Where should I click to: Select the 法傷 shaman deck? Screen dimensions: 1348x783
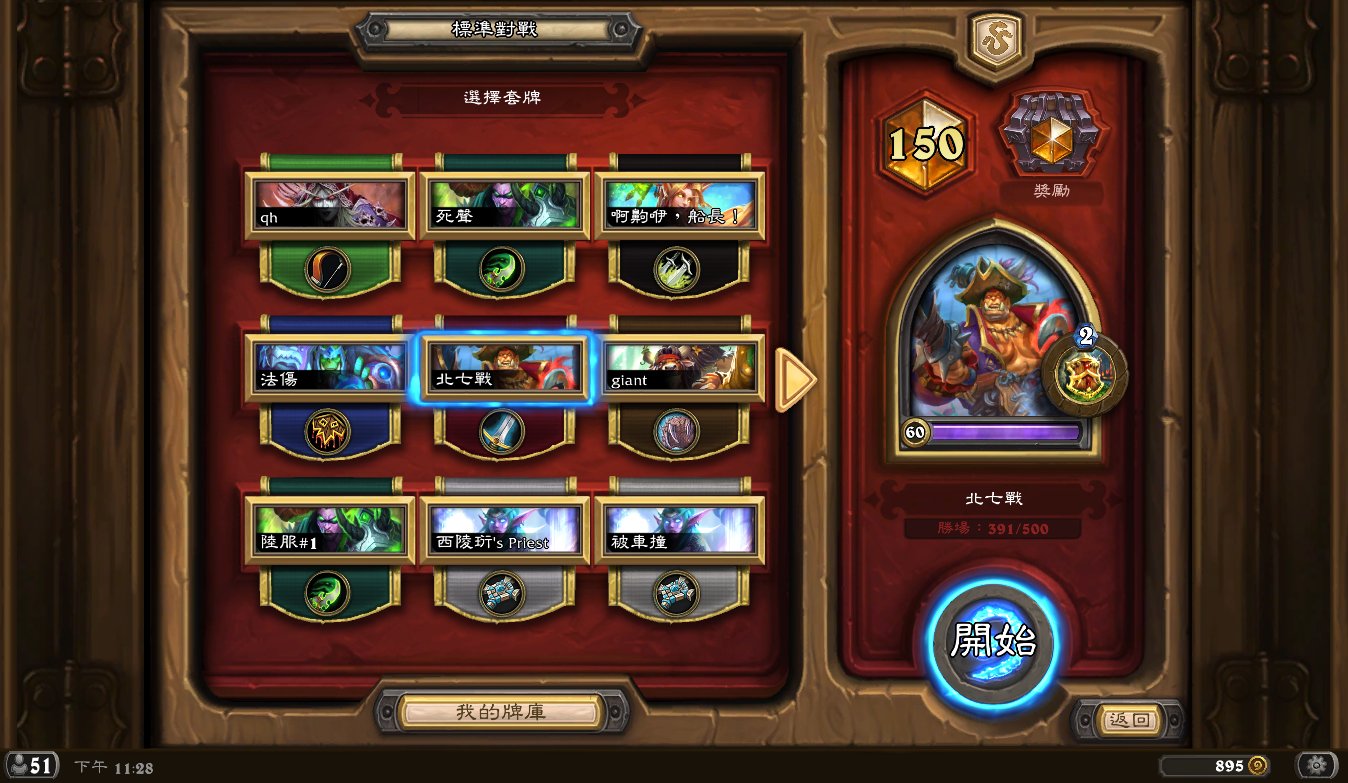tap(330, 367)
